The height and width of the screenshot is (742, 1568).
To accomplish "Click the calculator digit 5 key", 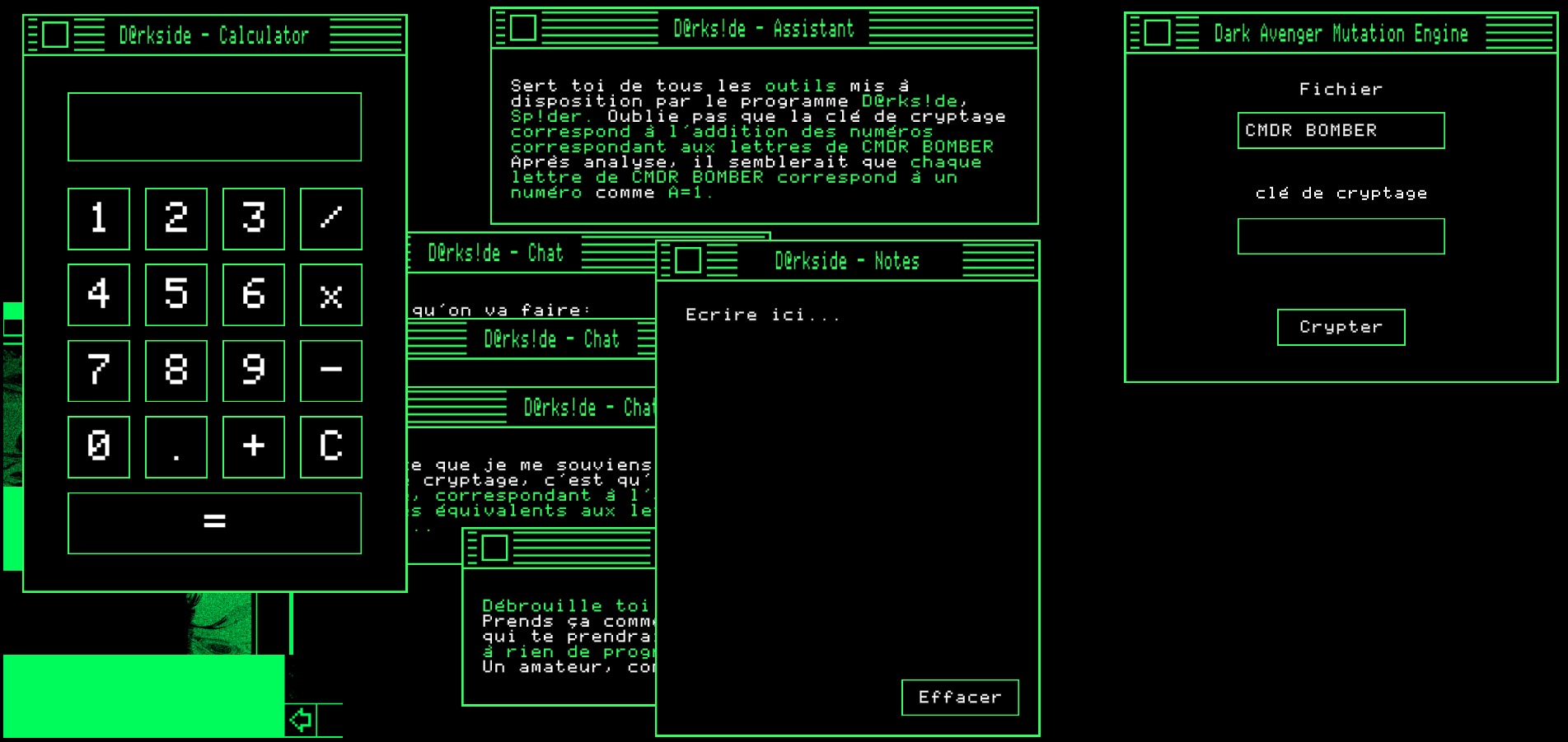I will 176,295.
